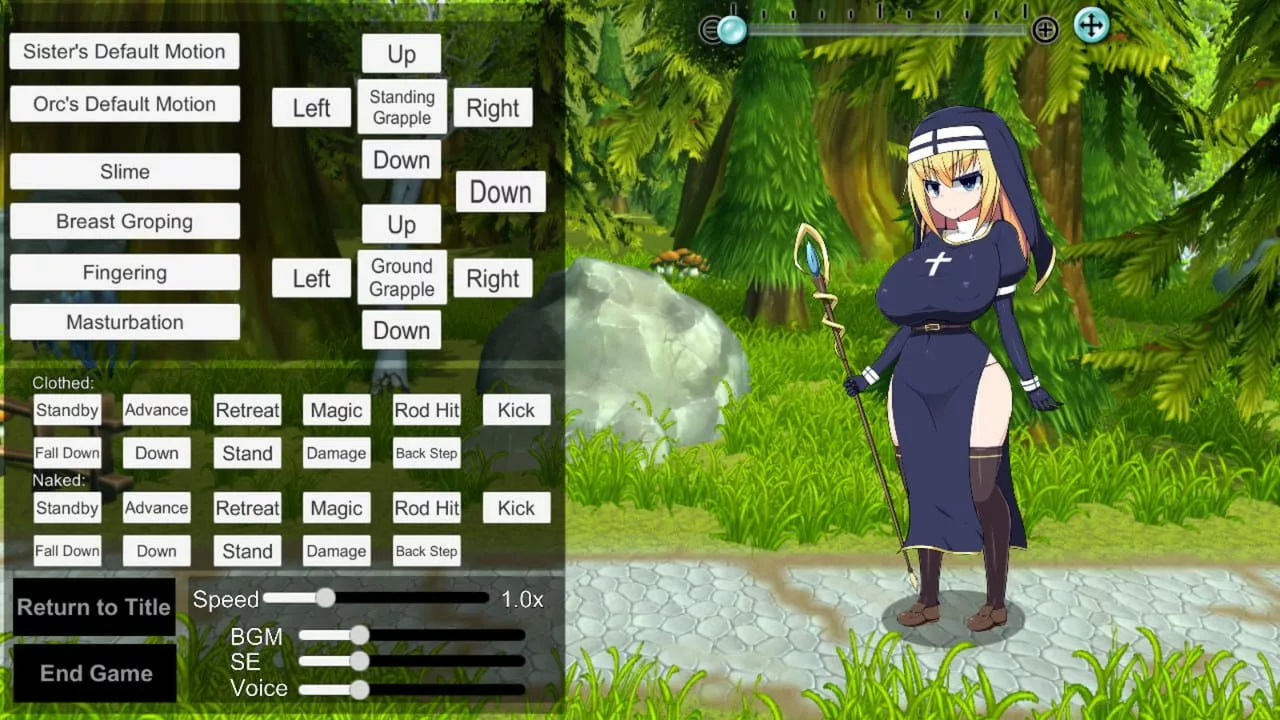Choose the Standing Grapple option

pos(401,107)
